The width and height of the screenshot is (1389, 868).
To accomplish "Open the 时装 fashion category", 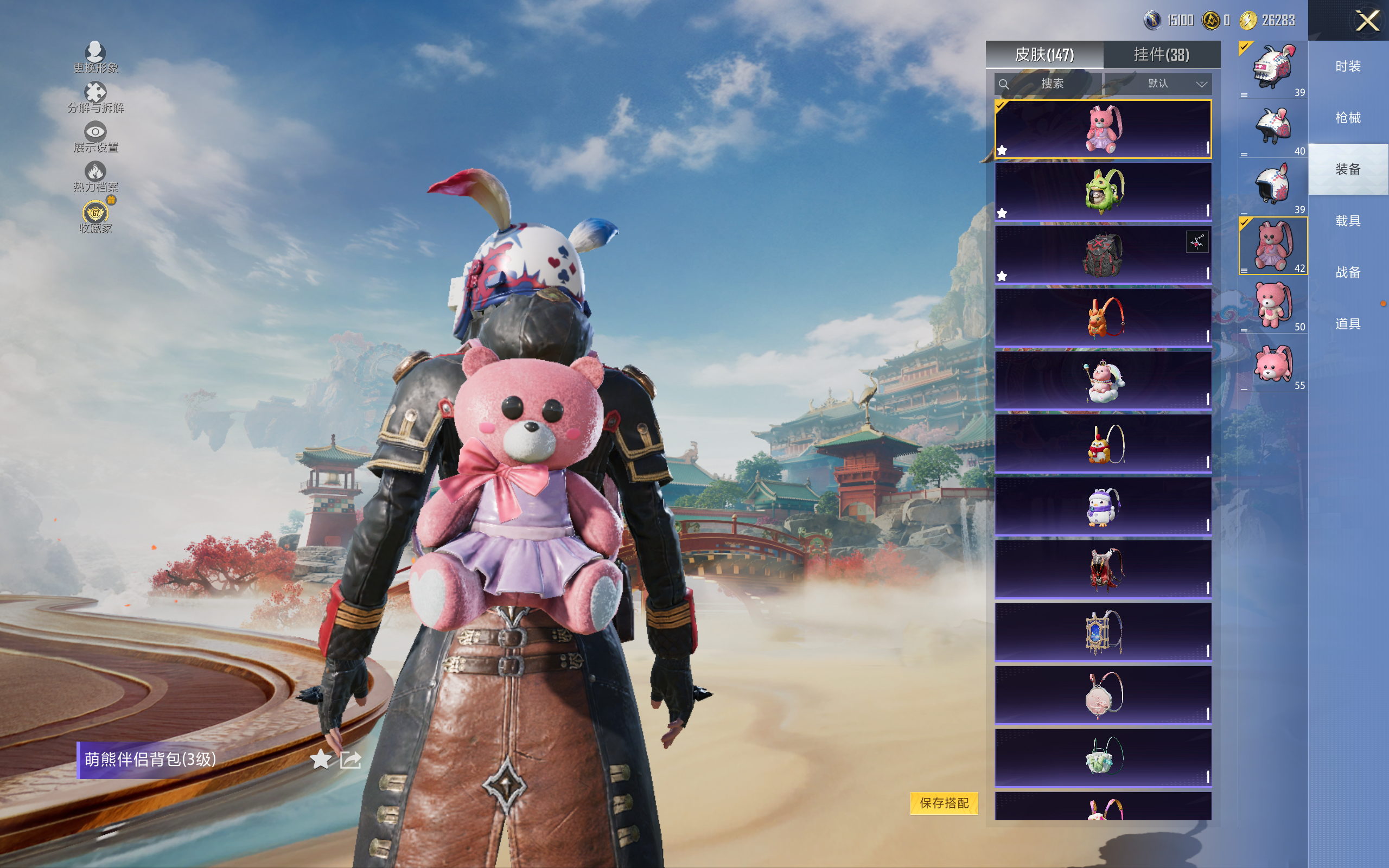I will coord(1348,66).
